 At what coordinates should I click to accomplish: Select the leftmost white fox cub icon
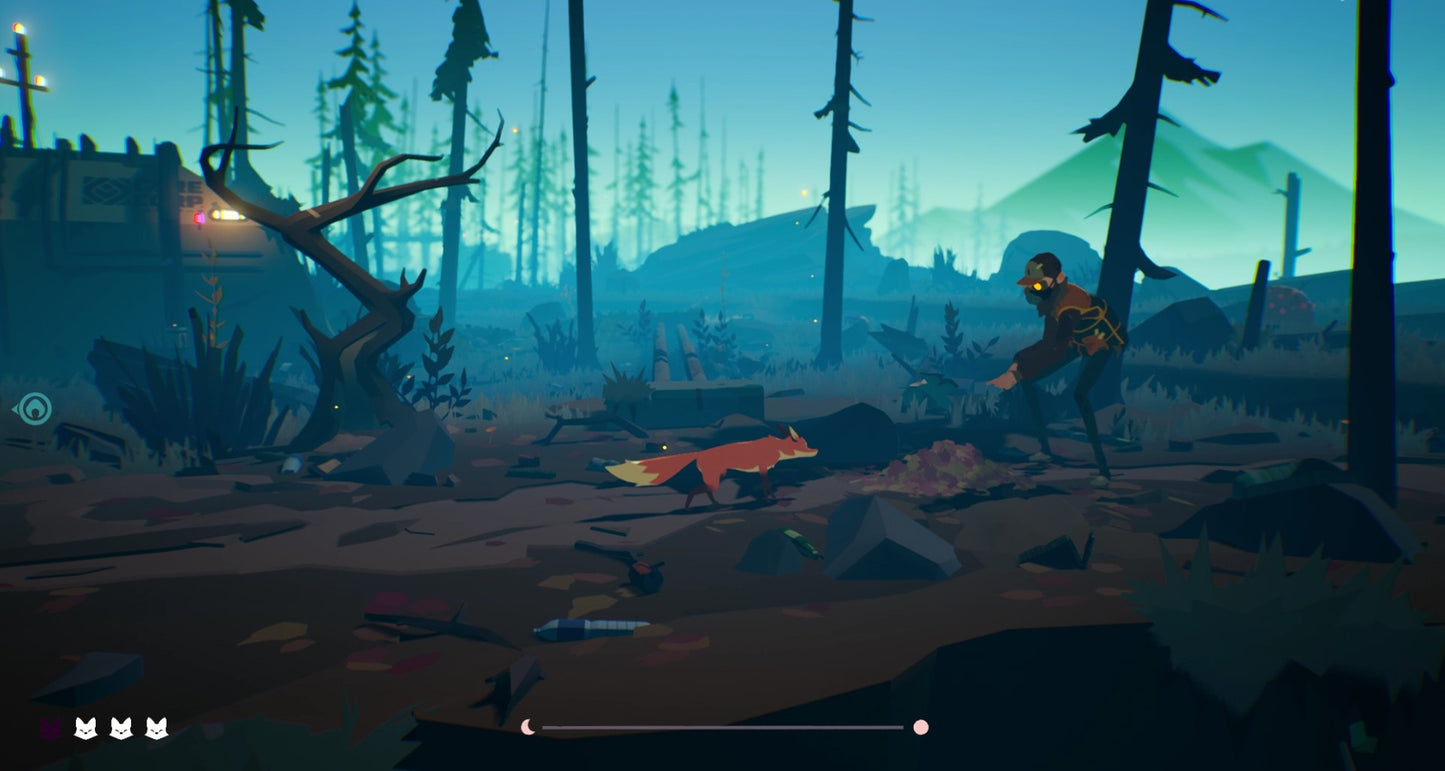click(x=87, y=727)
